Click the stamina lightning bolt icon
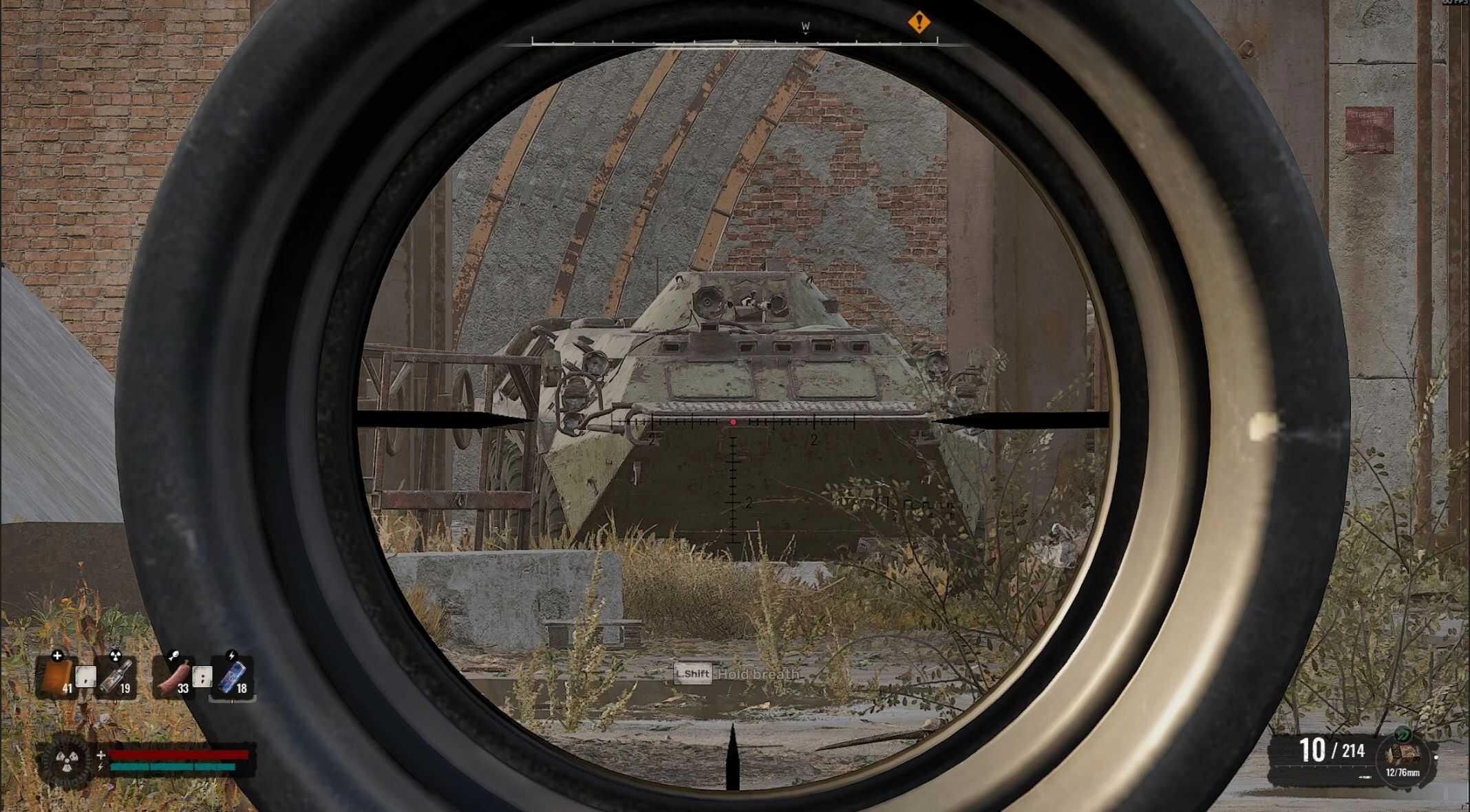The height and width of the screenshot is (812, 1470). point(101,767)
